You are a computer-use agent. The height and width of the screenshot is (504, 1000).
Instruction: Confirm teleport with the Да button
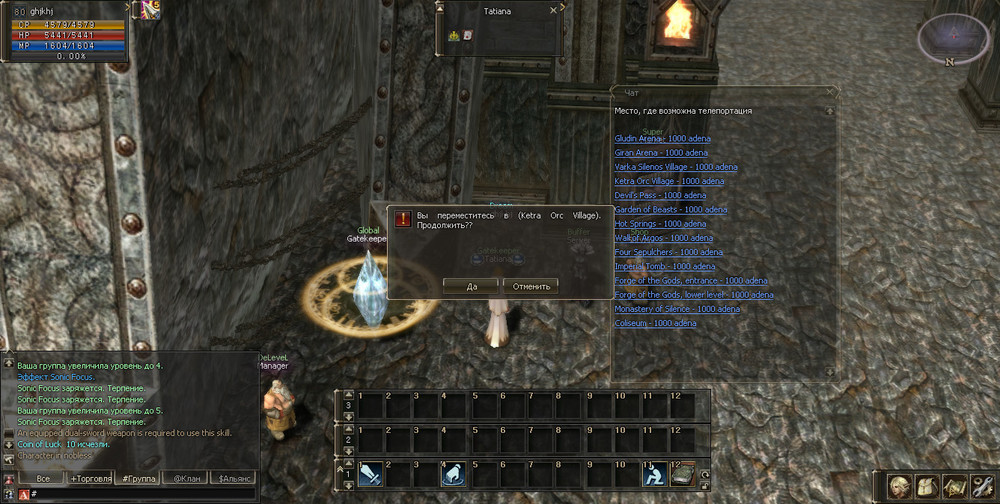pos(469,285)
